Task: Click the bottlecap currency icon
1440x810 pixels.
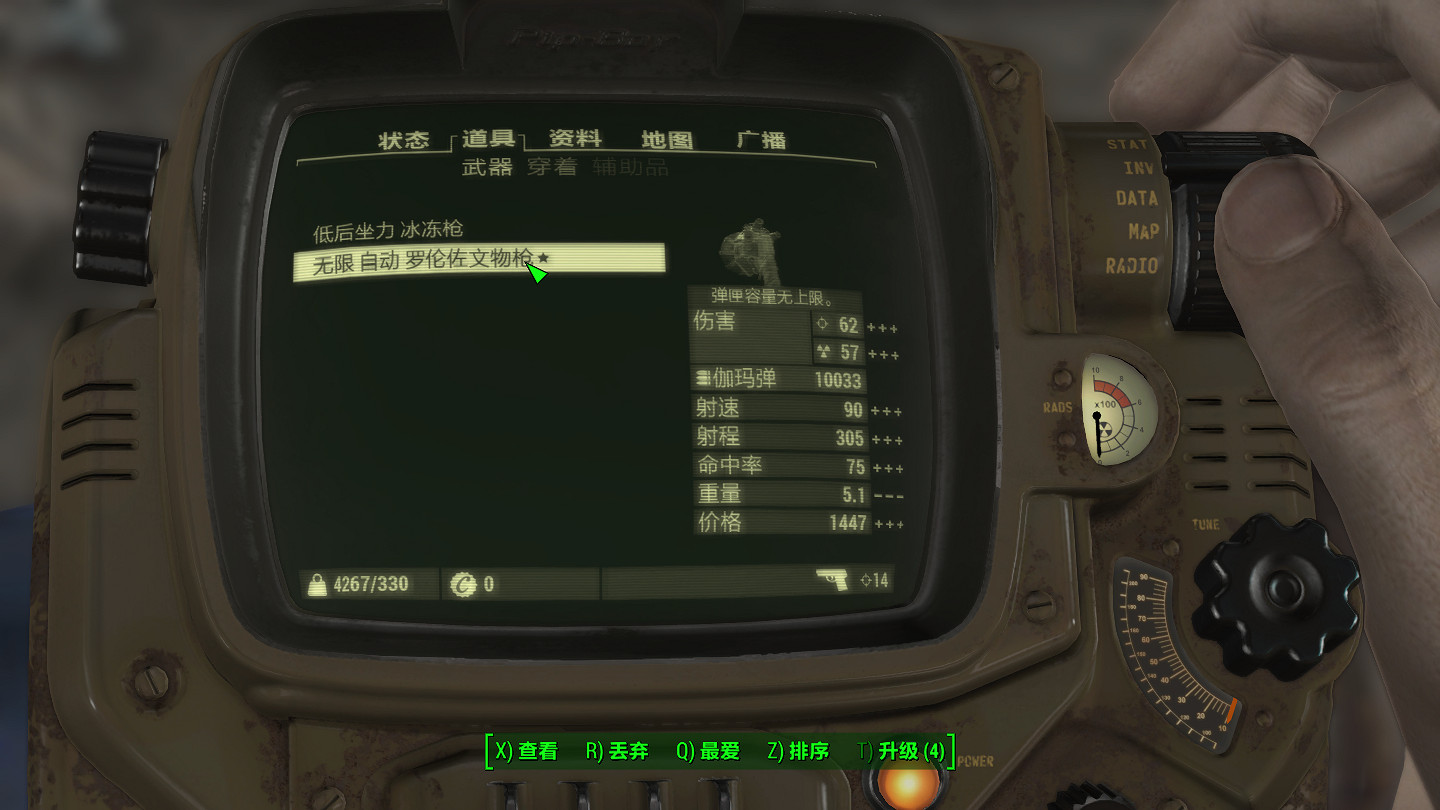Action: [x=464, y=583]
